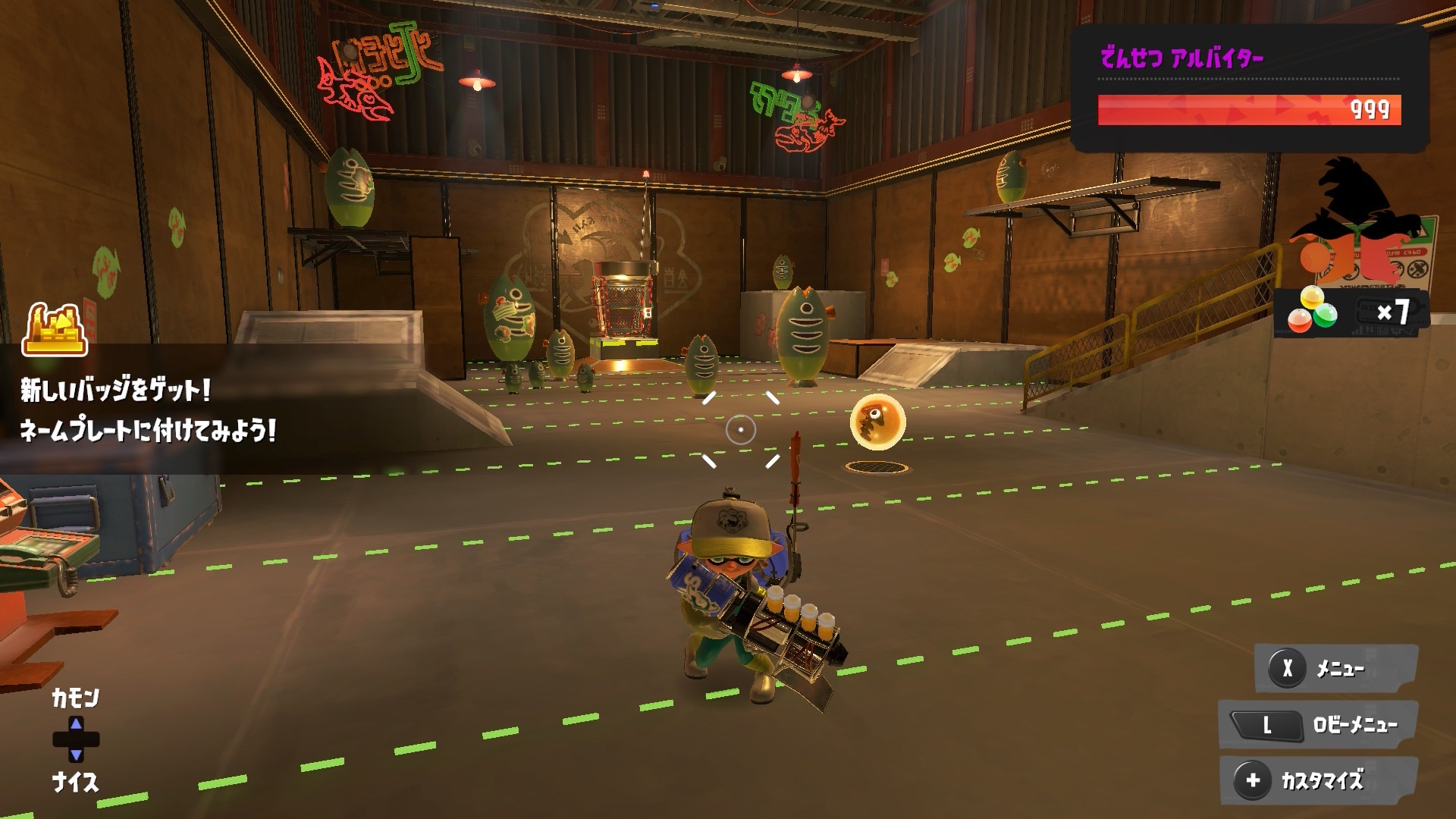This screenshot has height=819, width=1456.
Task: Open the 新しいバッジをゲット notification banner
Action: pyautogui.click(x=148, y=411)
